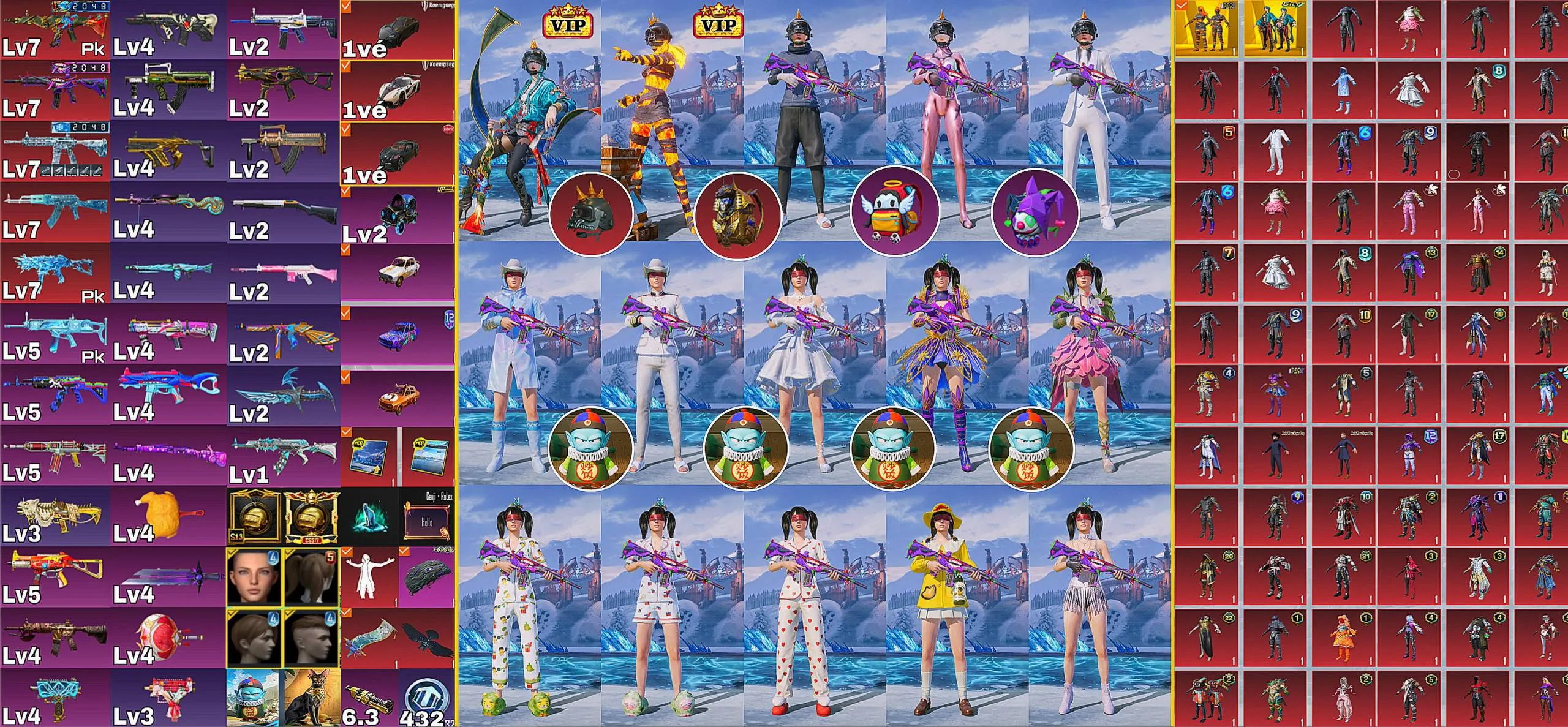The height and width of the screenshot is (727, 1568).
Task: Open the gold skeleton gun skin Lv3
Action: 55,515
